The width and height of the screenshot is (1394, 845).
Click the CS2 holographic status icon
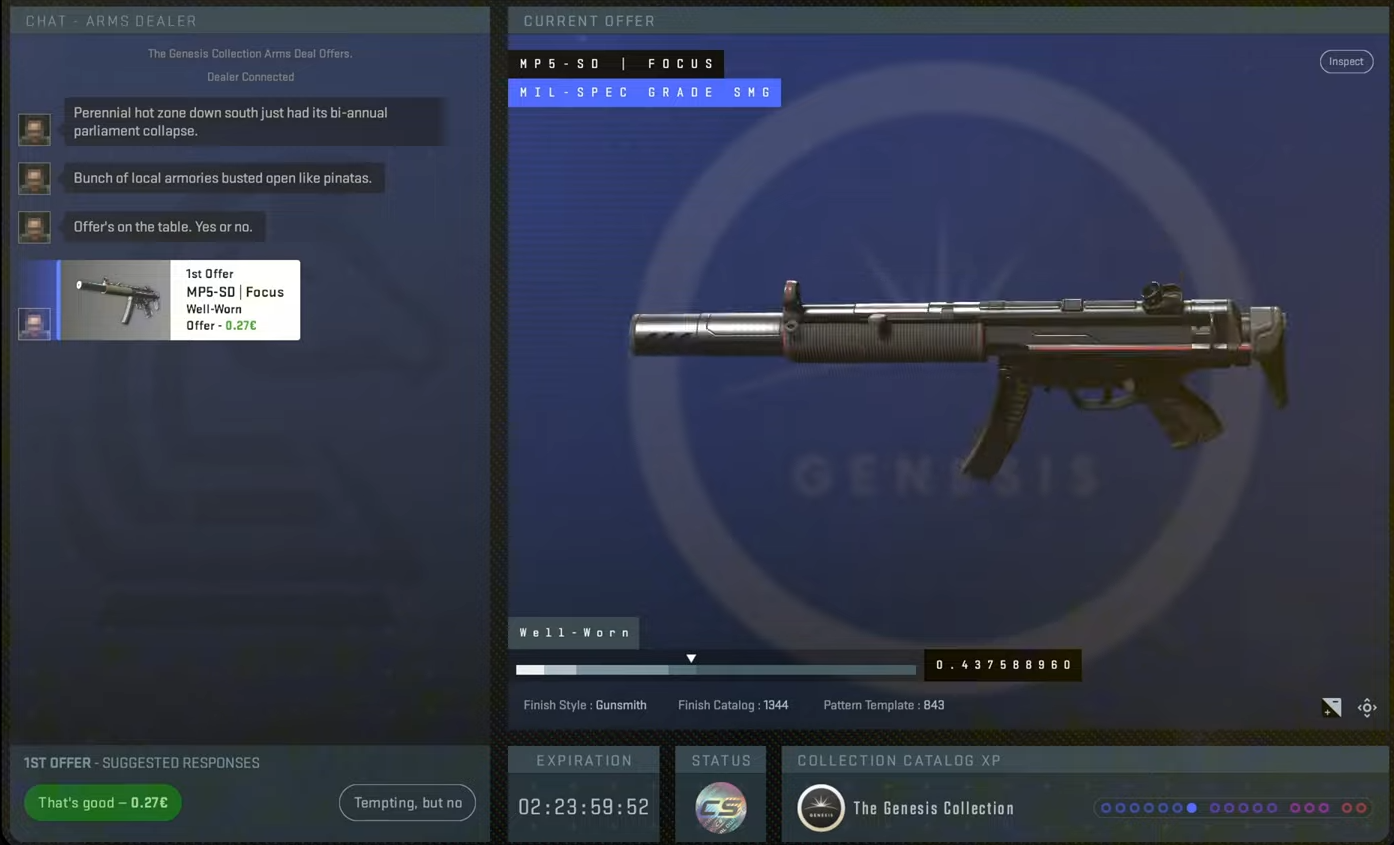pyautogui.click(x=720, y=806)
